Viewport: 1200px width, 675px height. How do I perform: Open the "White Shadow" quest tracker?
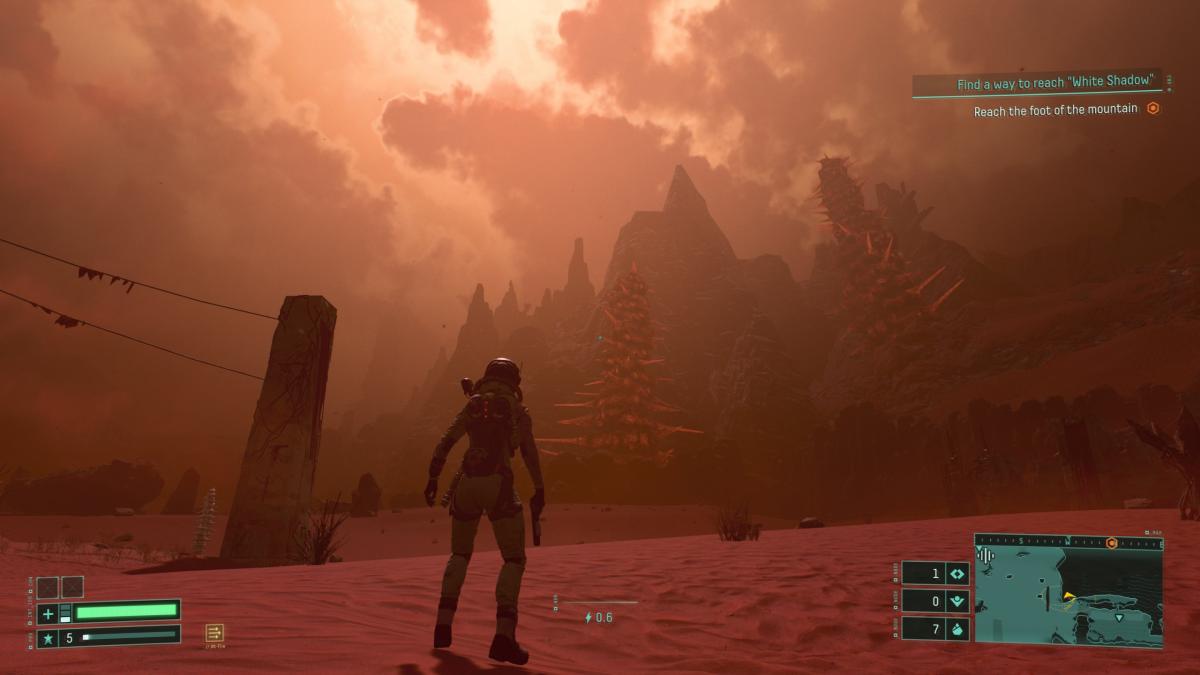(x=1056, y=85)
